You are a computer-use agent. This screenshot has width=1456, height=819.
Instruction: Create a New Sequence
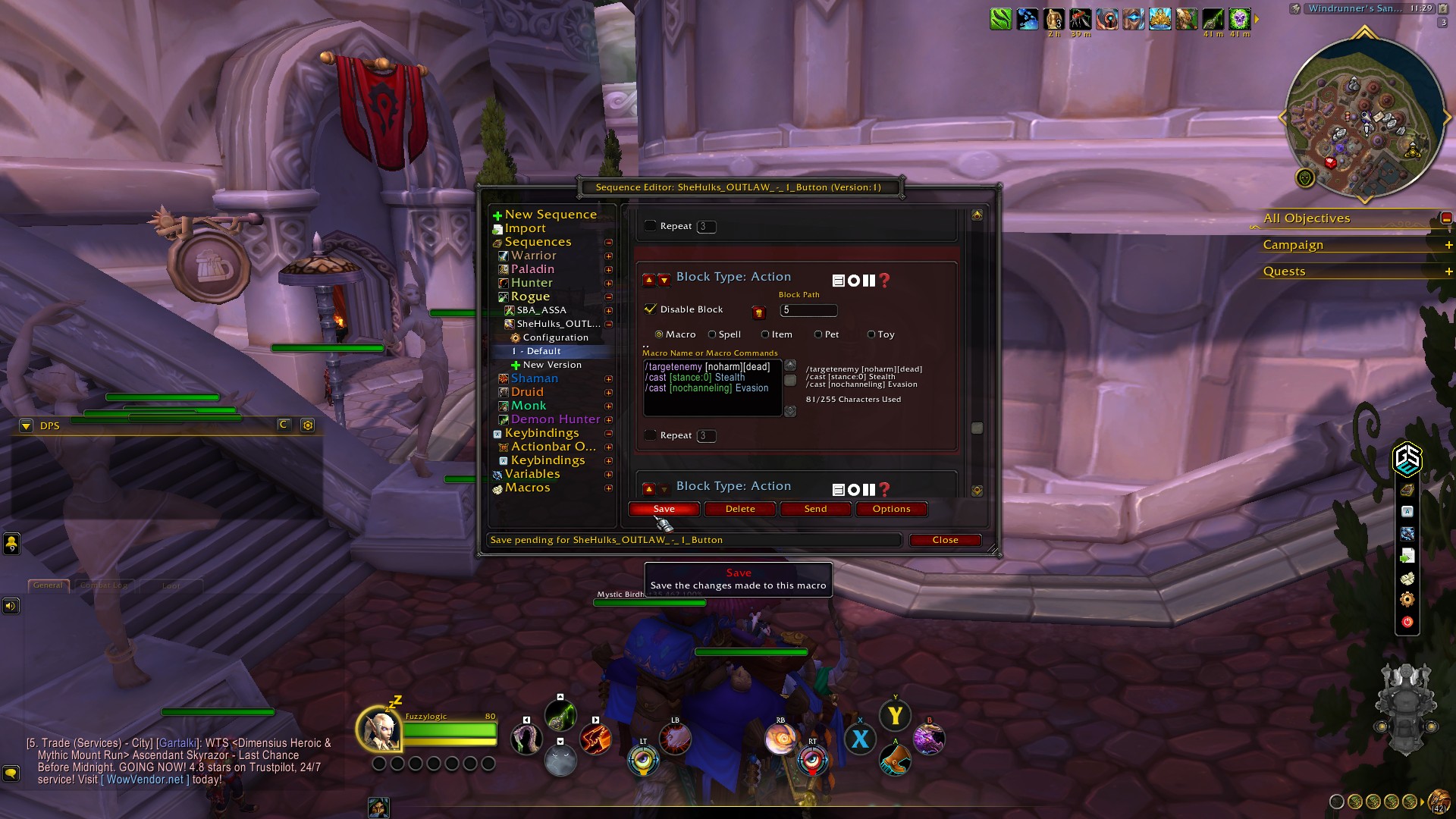[x=550, y=215]
